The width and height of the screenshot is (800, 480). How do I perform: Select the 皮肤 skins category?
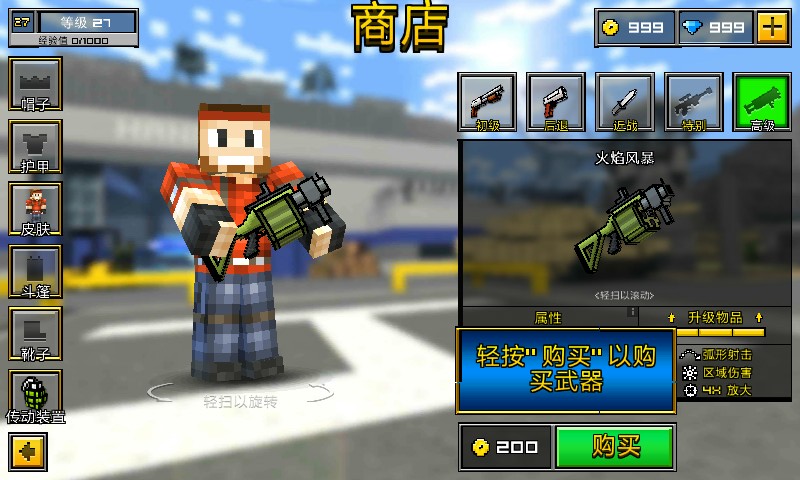pyautogui.click(x=35, y=209)
